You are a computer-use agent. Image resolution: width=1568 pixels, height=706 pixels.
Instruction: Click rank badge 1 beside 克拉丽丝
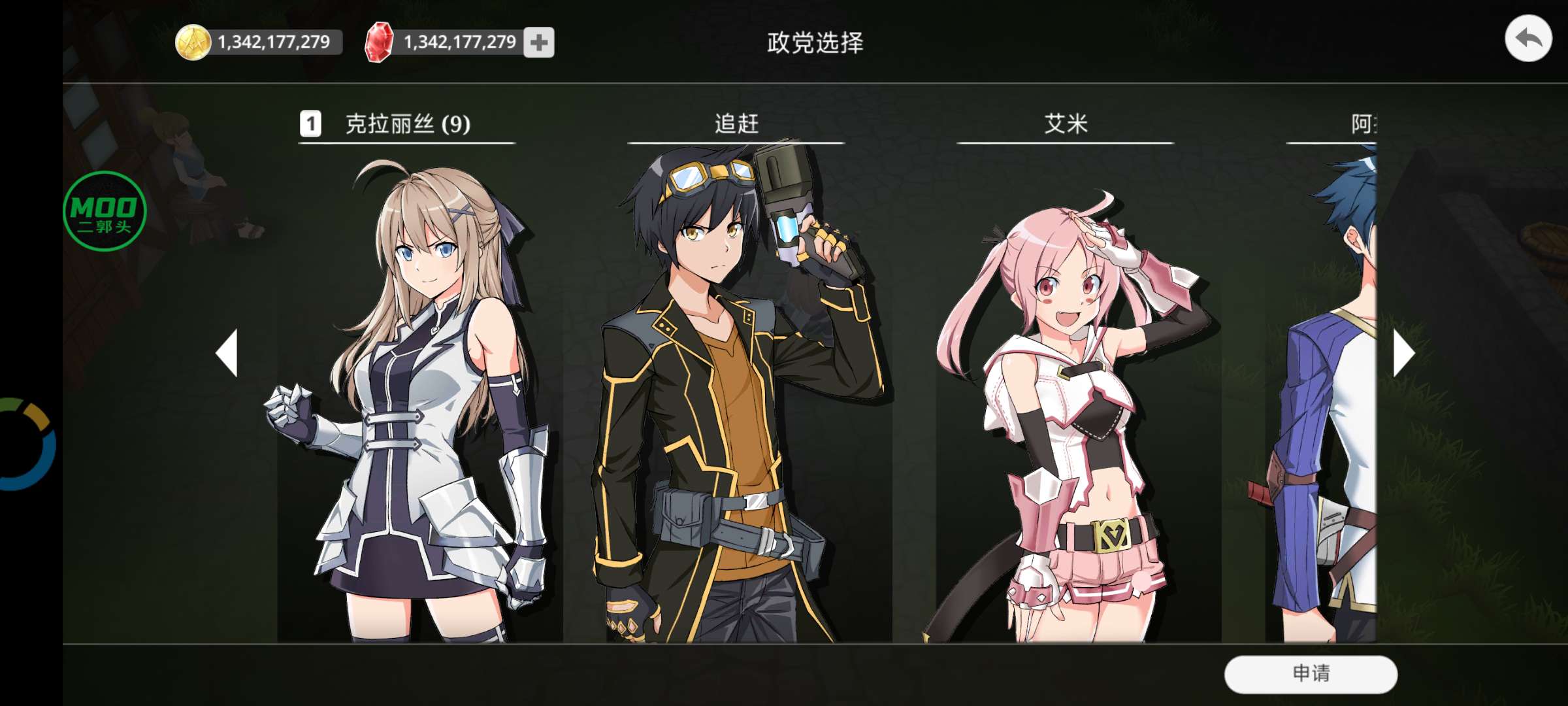click(310, 125)
